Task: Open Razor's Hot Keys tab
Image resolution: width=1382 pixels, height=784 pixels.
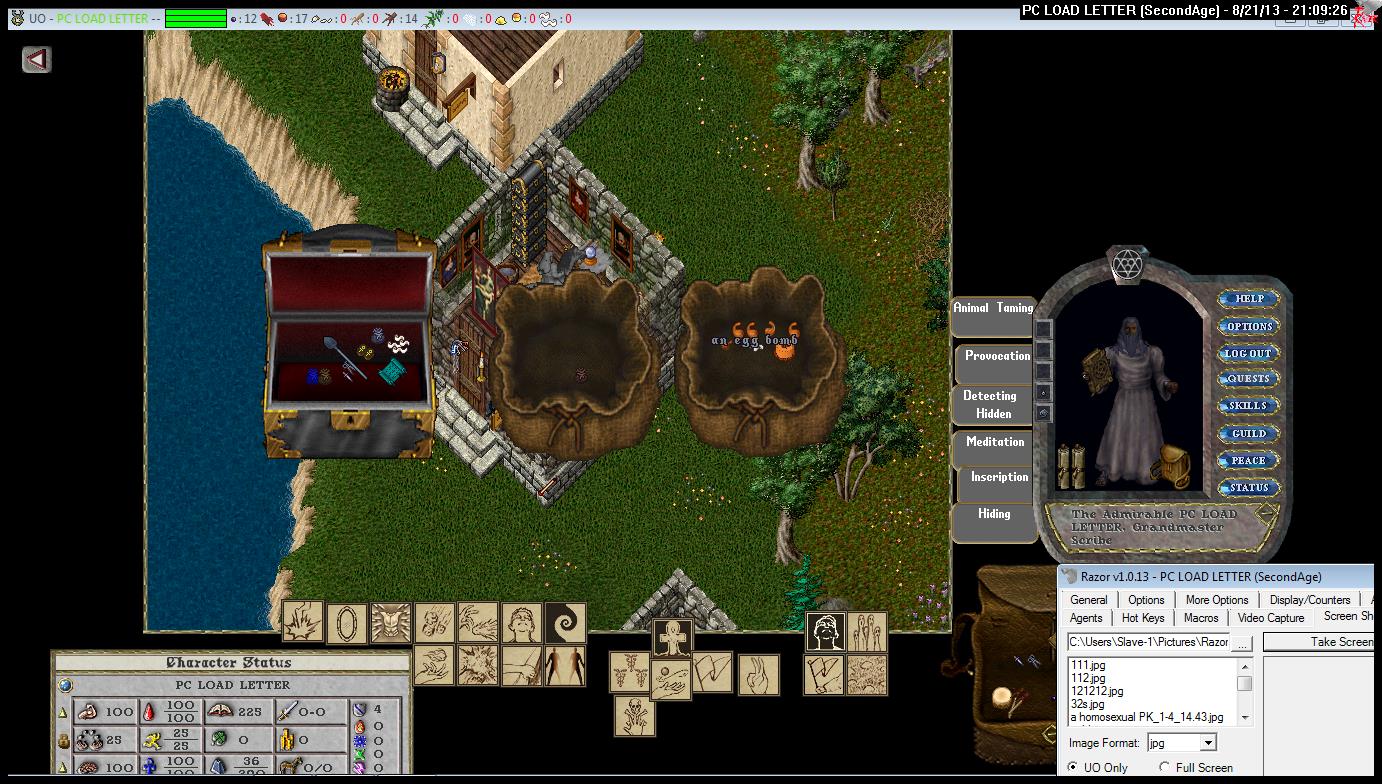Action: [1143, 618]
